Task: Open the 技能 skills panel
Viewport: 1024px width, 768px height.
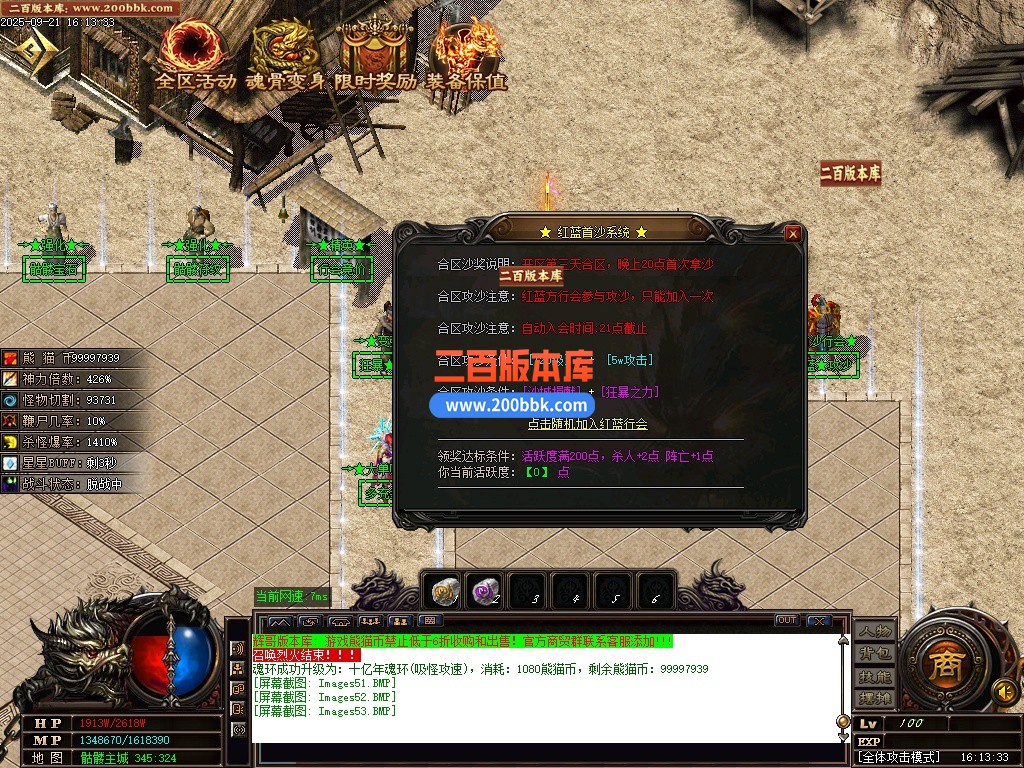Action: tap(874, 676)
